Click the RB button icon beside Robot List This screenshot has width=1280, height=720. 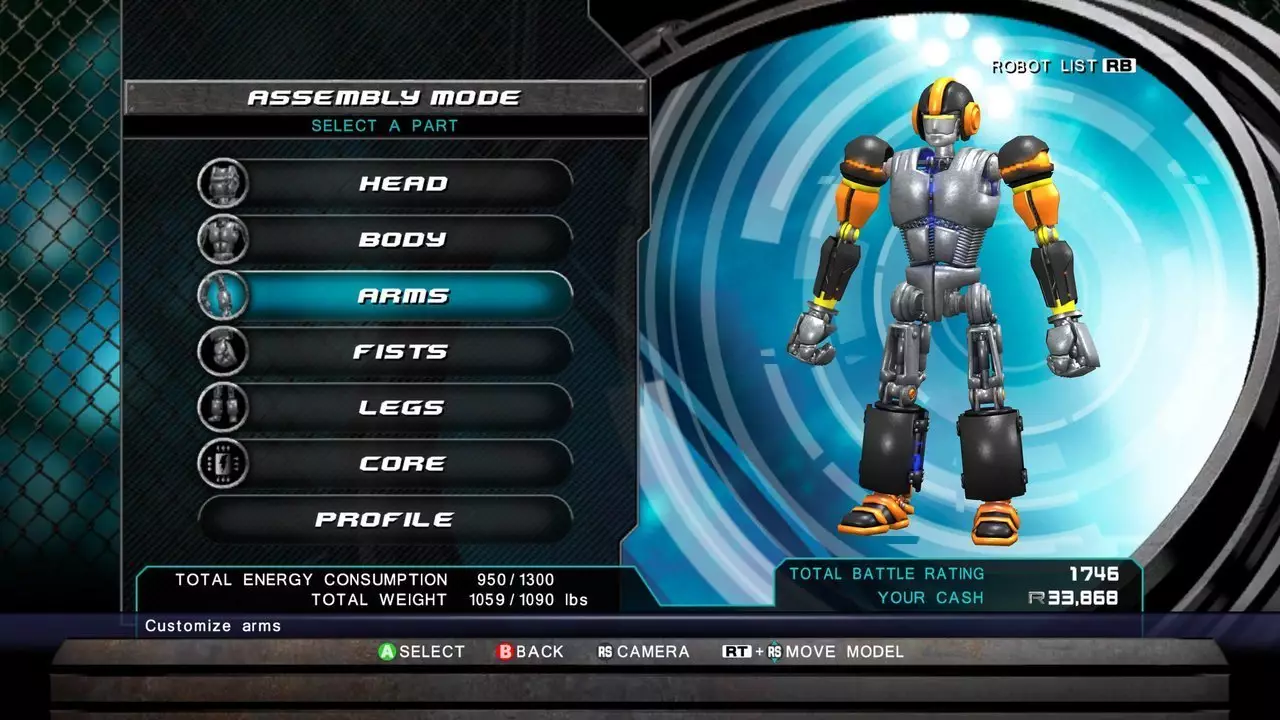[1122, 66]
